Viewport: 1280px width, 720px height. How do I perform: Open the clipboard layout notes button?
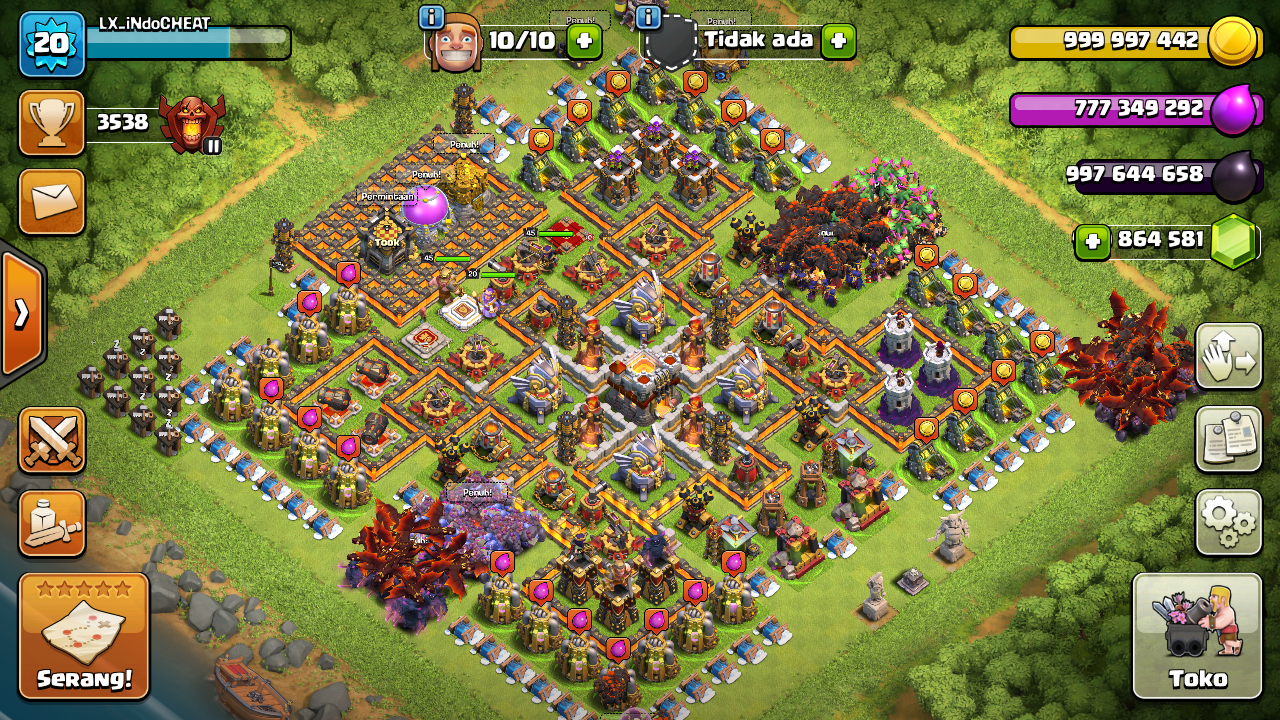[1228, 439]
